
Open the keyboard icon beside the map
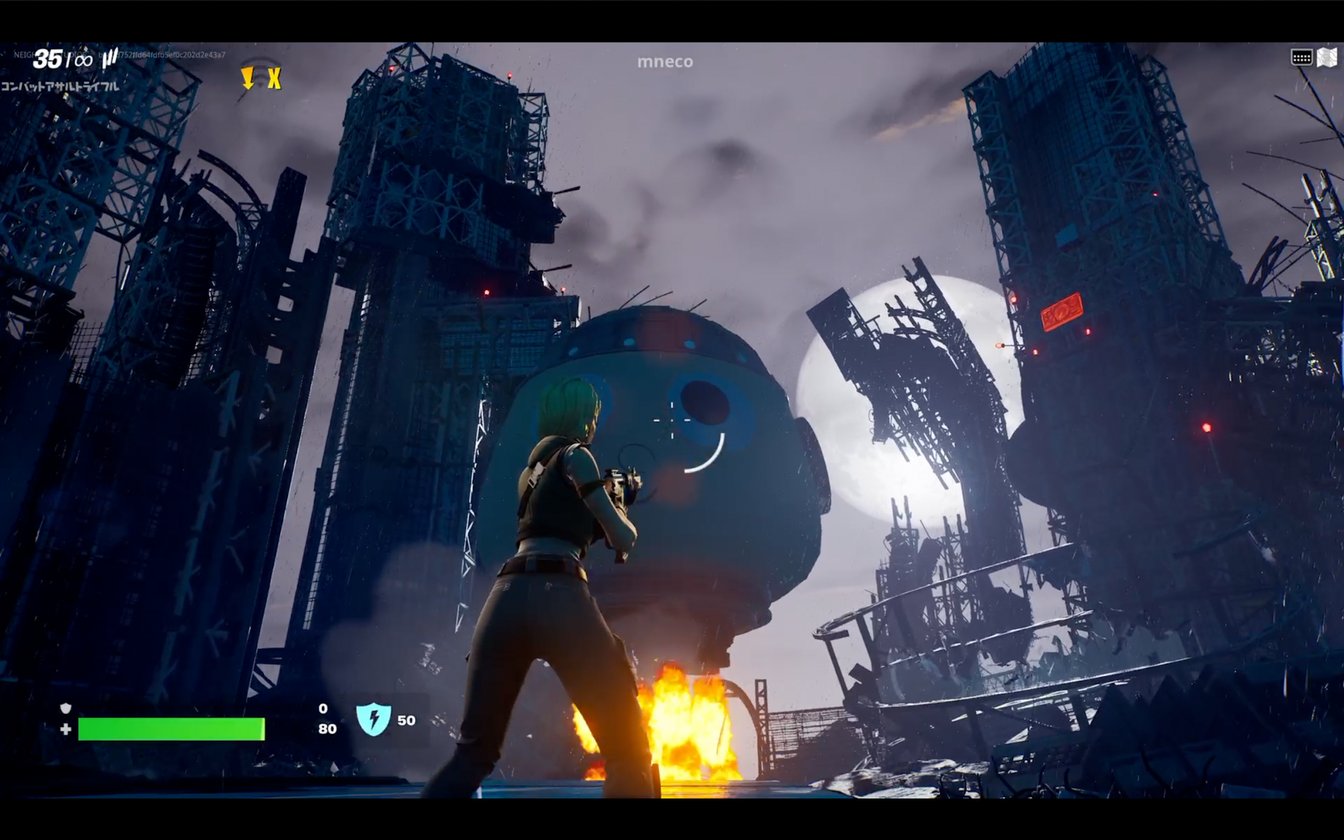point(1301,57)
